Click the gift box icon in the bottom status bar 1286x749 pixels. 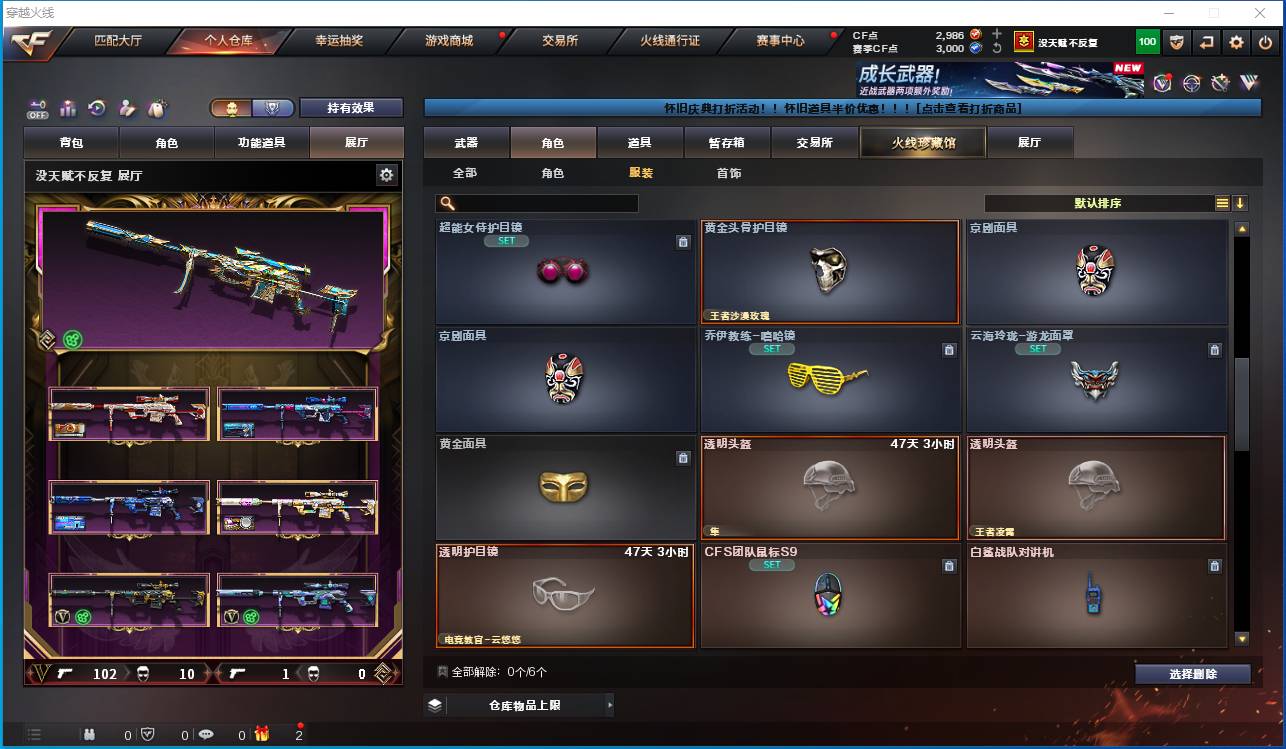pos(261,734)
